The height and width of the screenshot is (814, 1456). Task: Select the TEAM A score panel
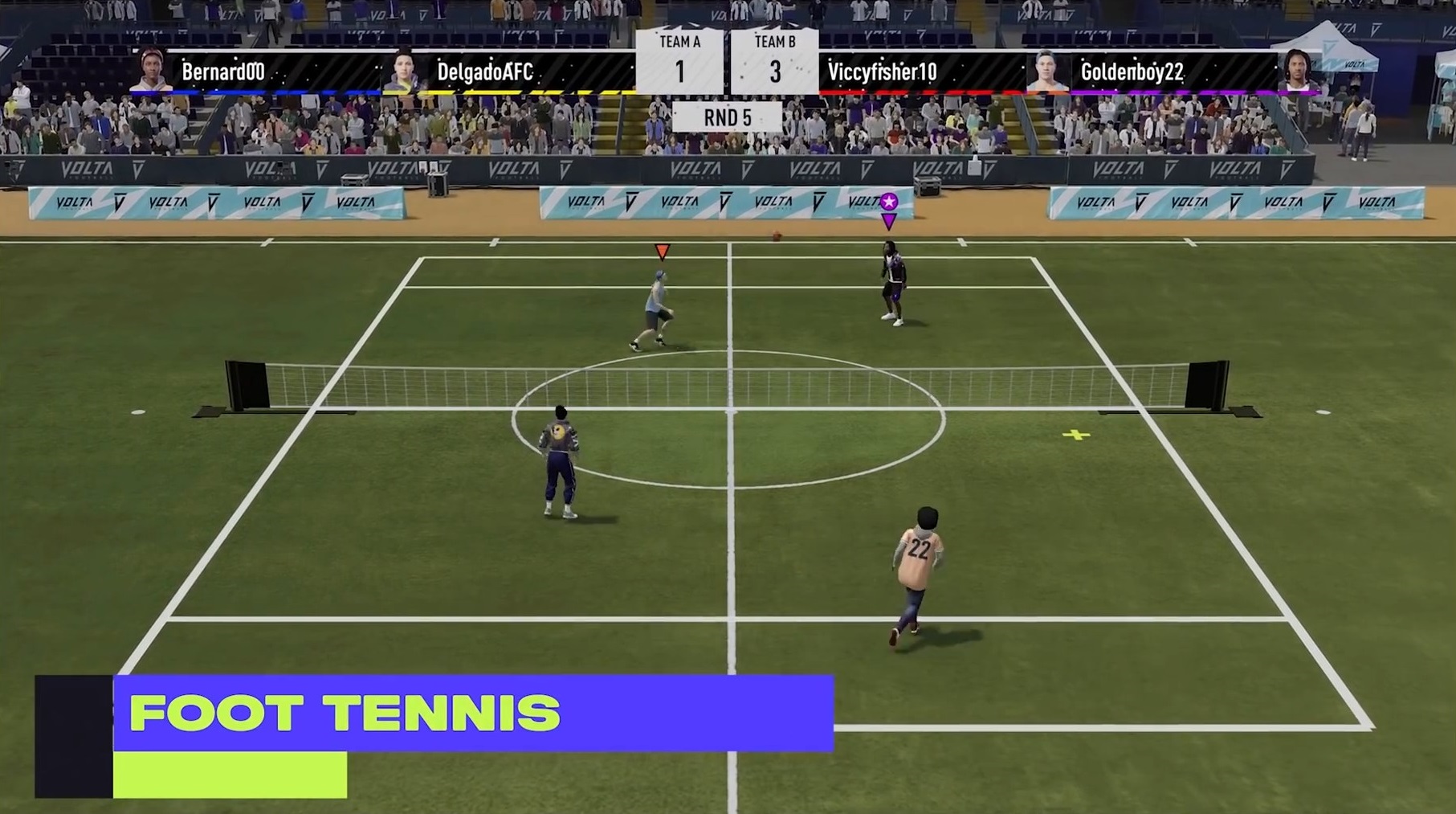[x=680, y=60]
